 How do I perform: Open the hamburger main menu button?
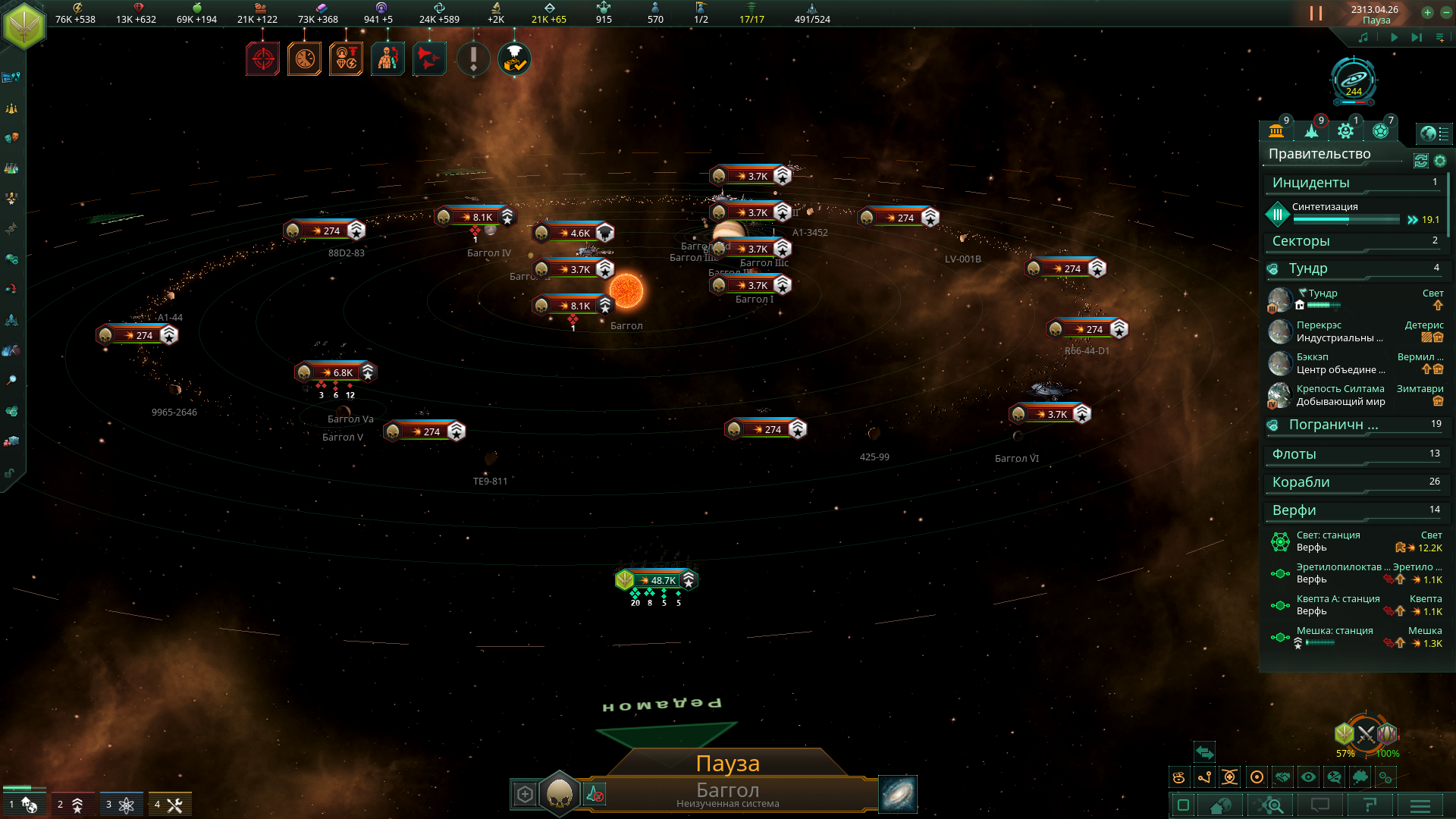pyautogui.click(x=1420, y=805)
